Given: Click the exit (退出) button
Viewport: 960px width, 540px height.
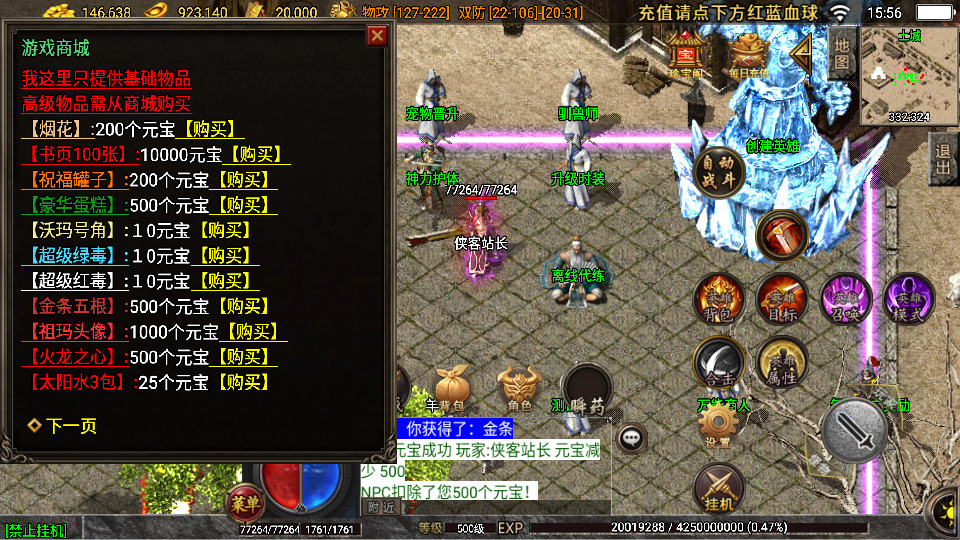Looking at the screenshot, I should [x=942, y=160].
